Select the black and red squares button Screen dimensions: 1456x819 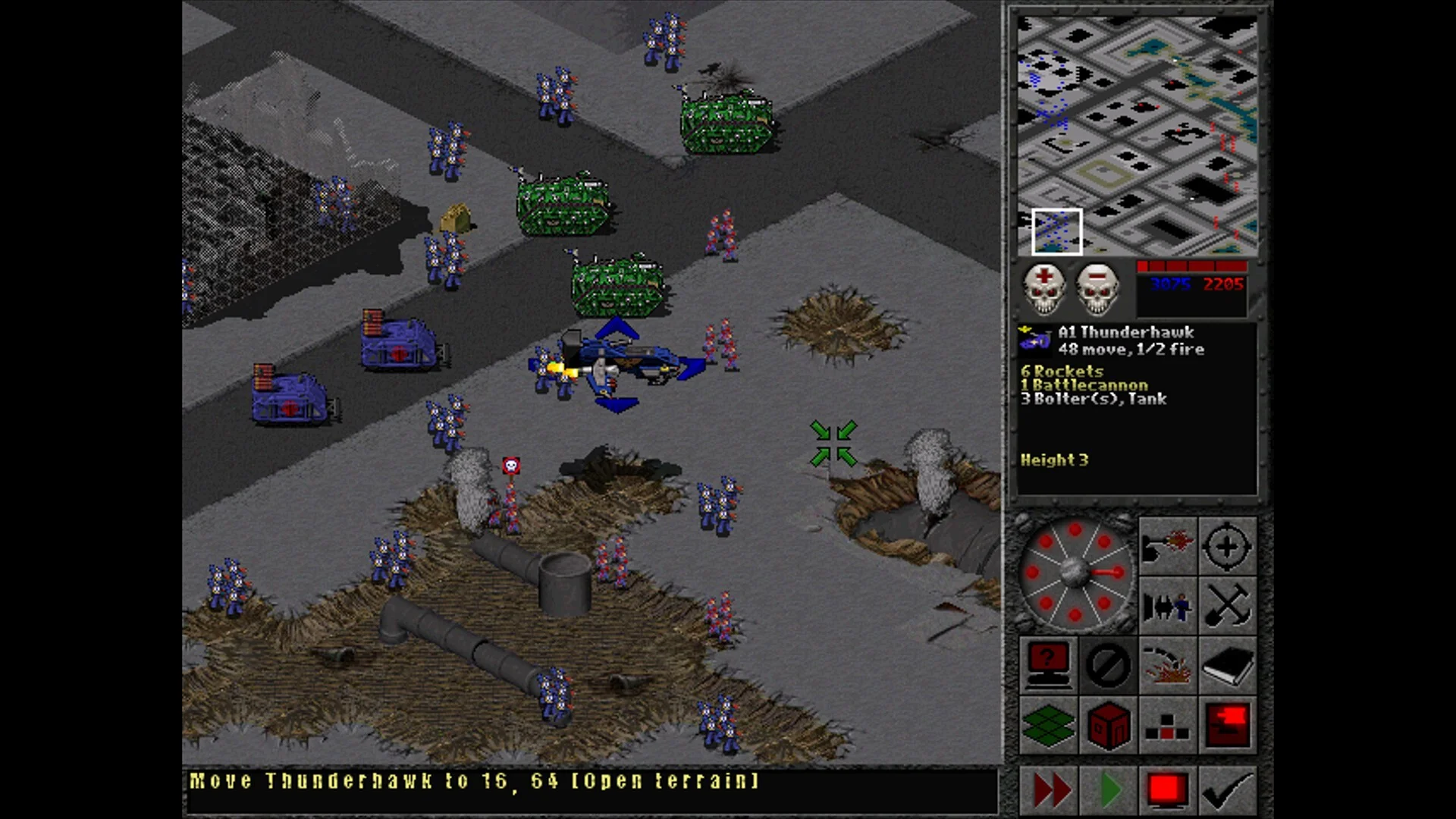coord(1167,726)
